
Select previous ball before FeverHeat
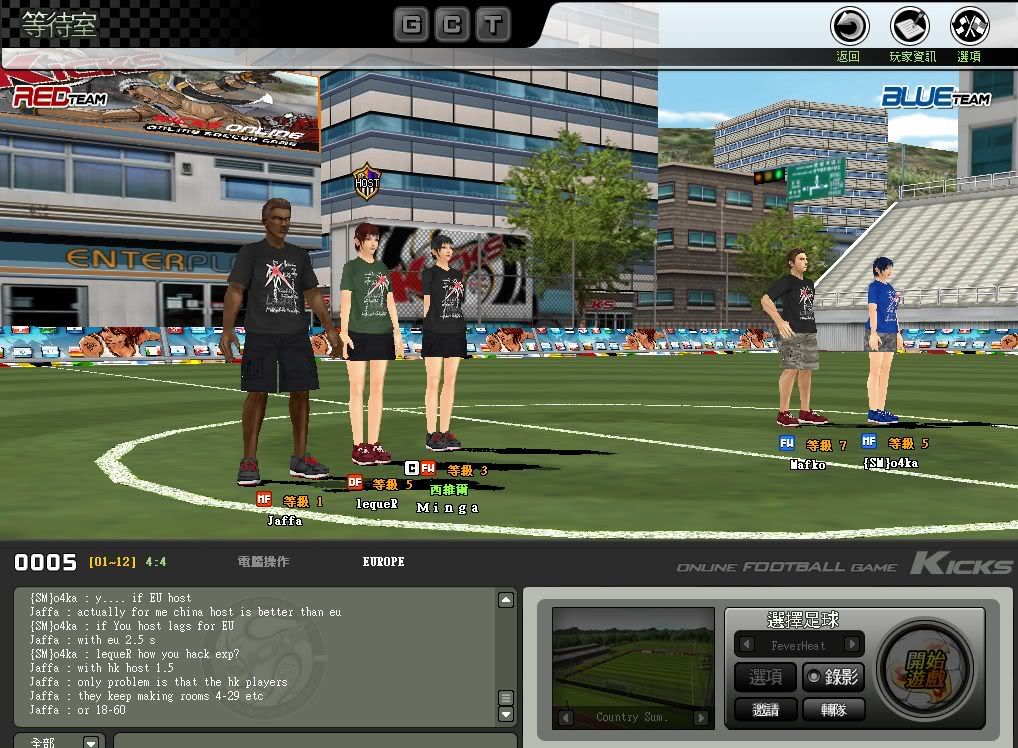pyautogui.click(x=745, y=645)
